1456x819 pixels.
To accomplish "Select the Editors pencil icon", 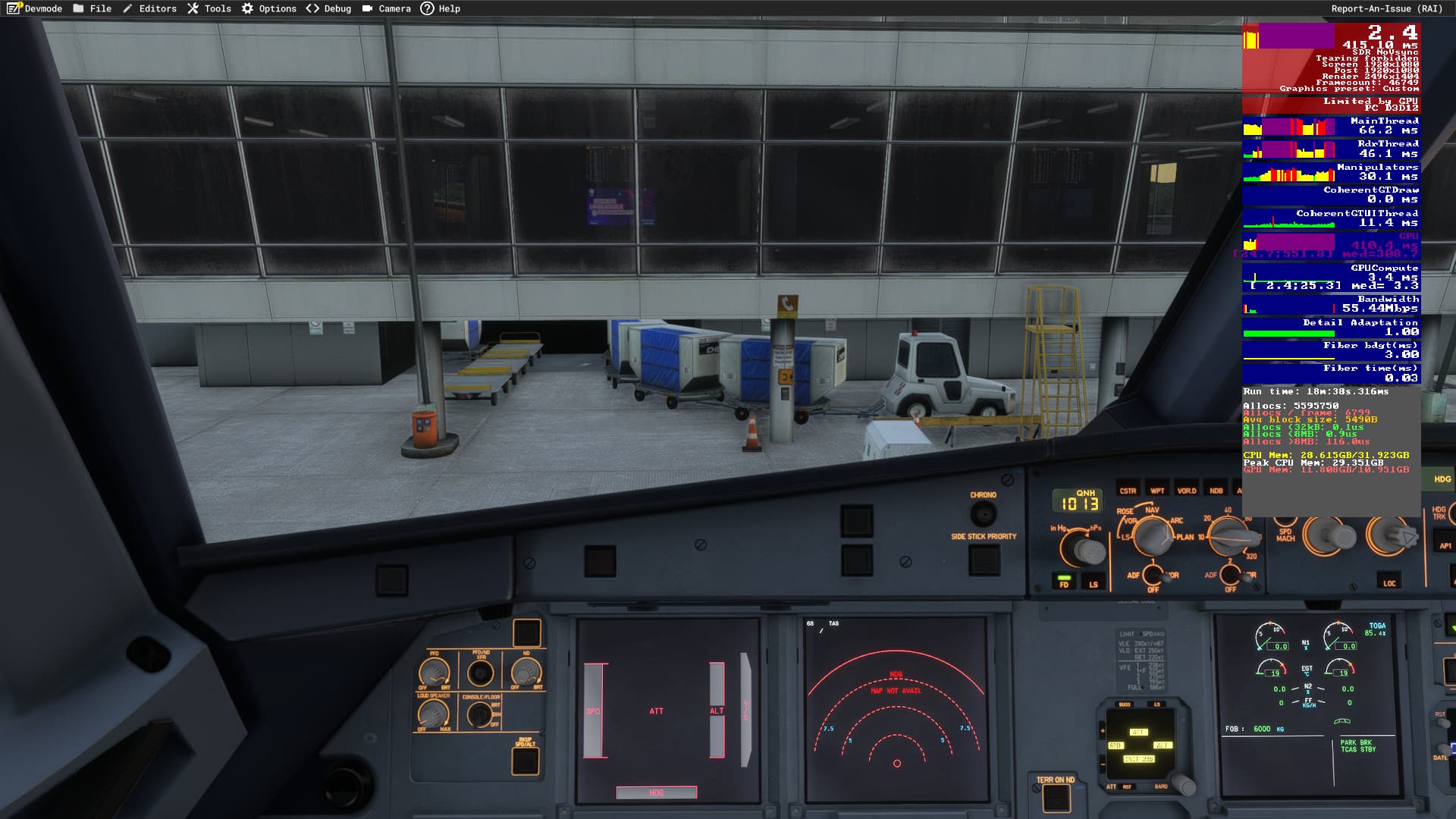I will pyautogui.click(x=126, y=8).
